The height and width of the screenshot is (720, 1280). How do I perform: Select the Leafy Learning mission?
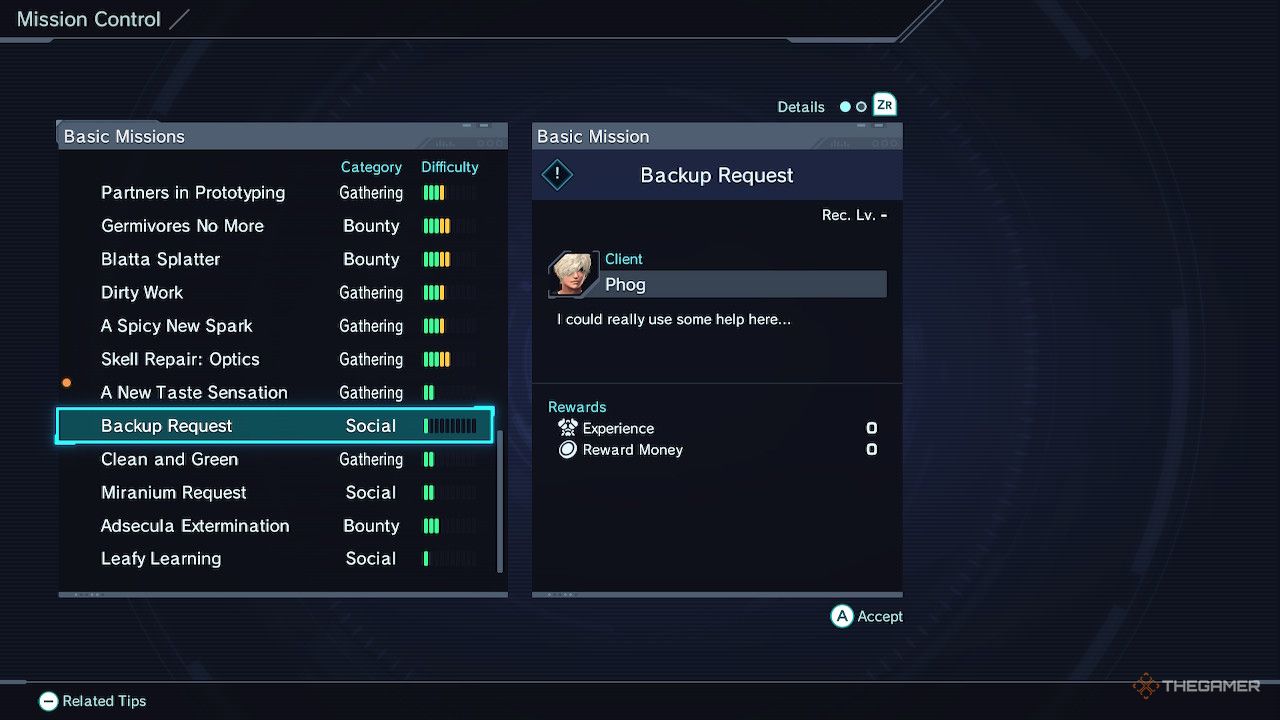(161, 559)
